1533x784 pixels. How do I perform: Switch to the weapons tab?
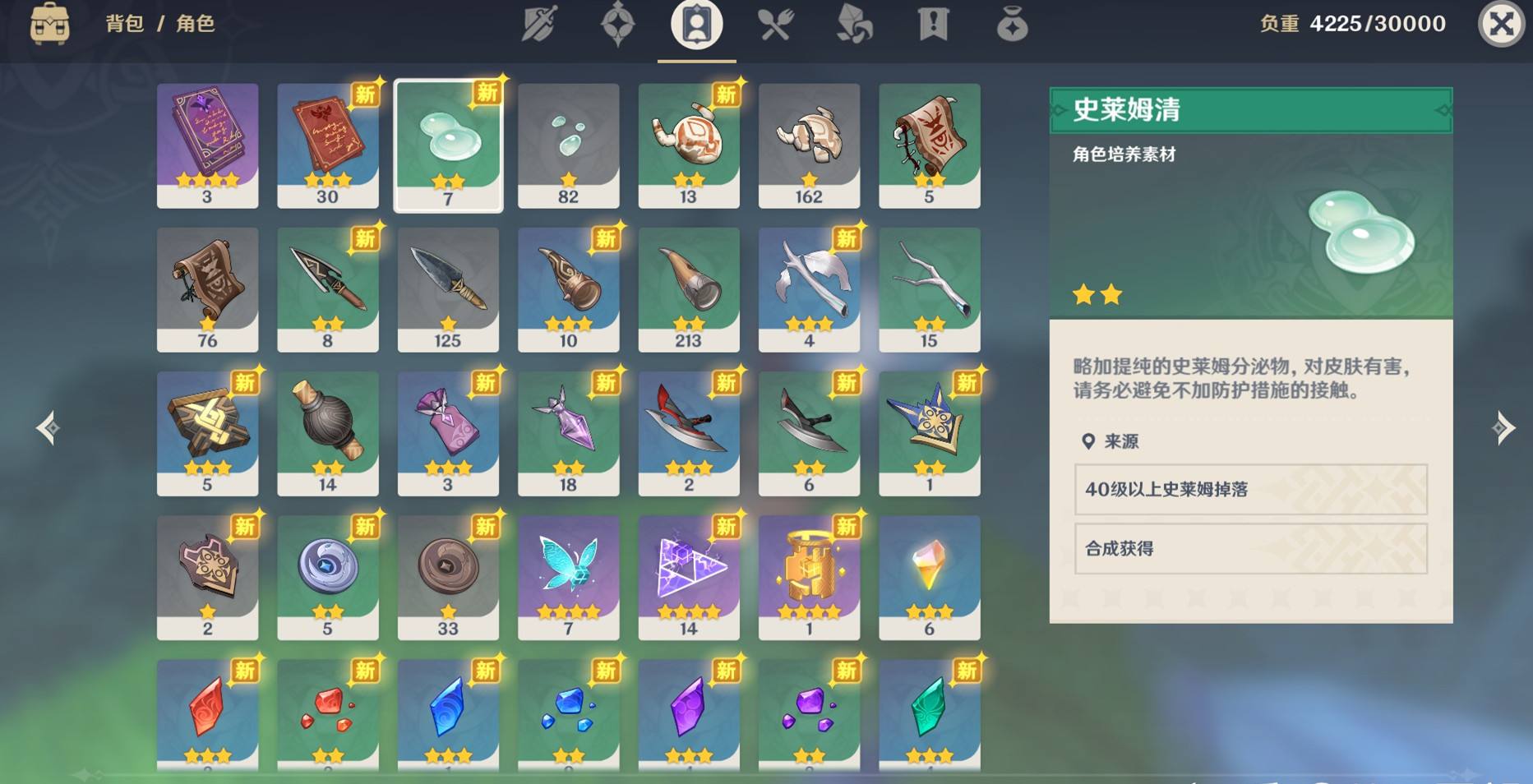point(539,24)
